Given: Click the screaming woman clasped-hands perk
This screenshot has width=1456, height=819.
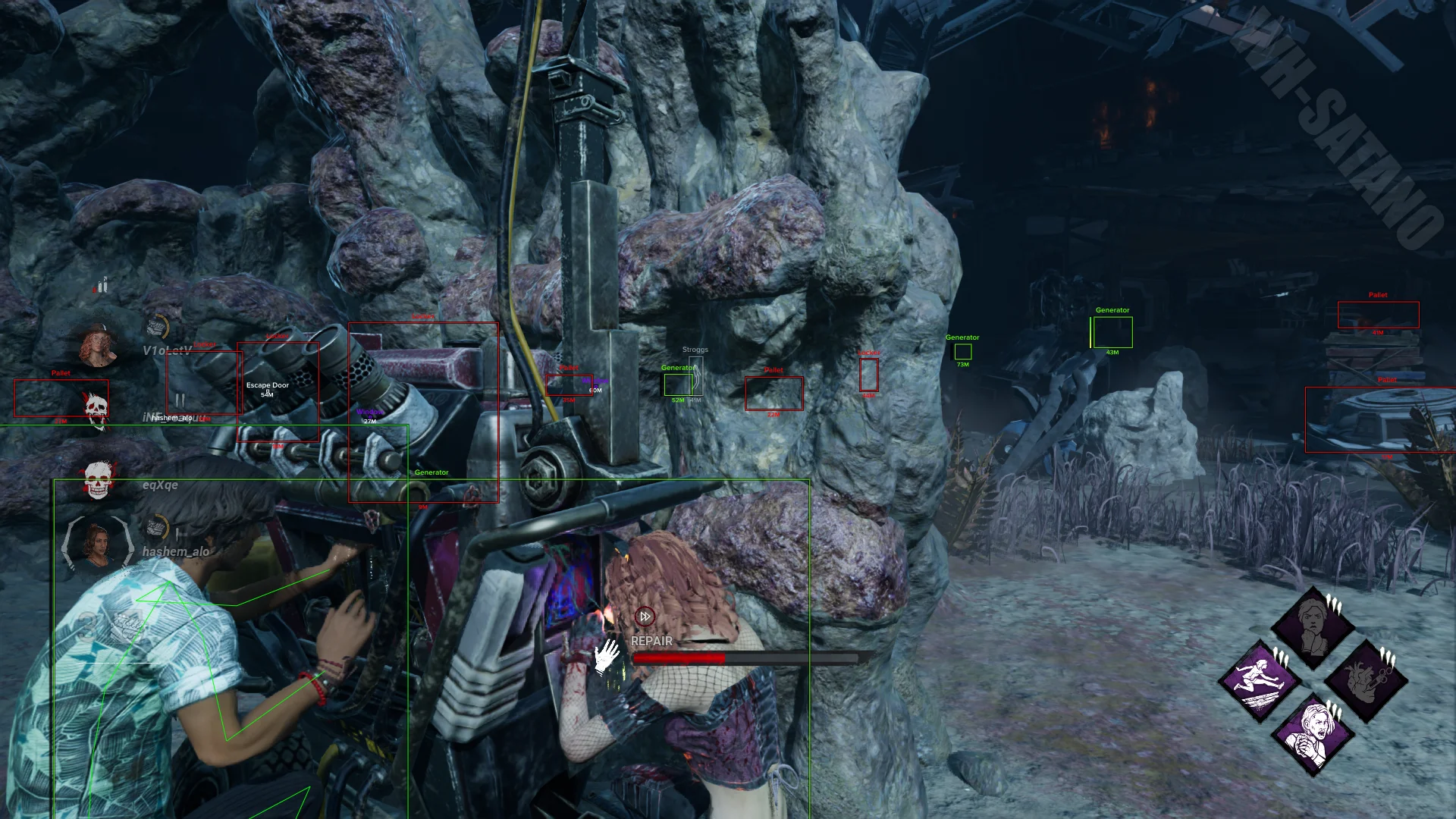Looking at the screenshot, I should (x=1313, y=733).
